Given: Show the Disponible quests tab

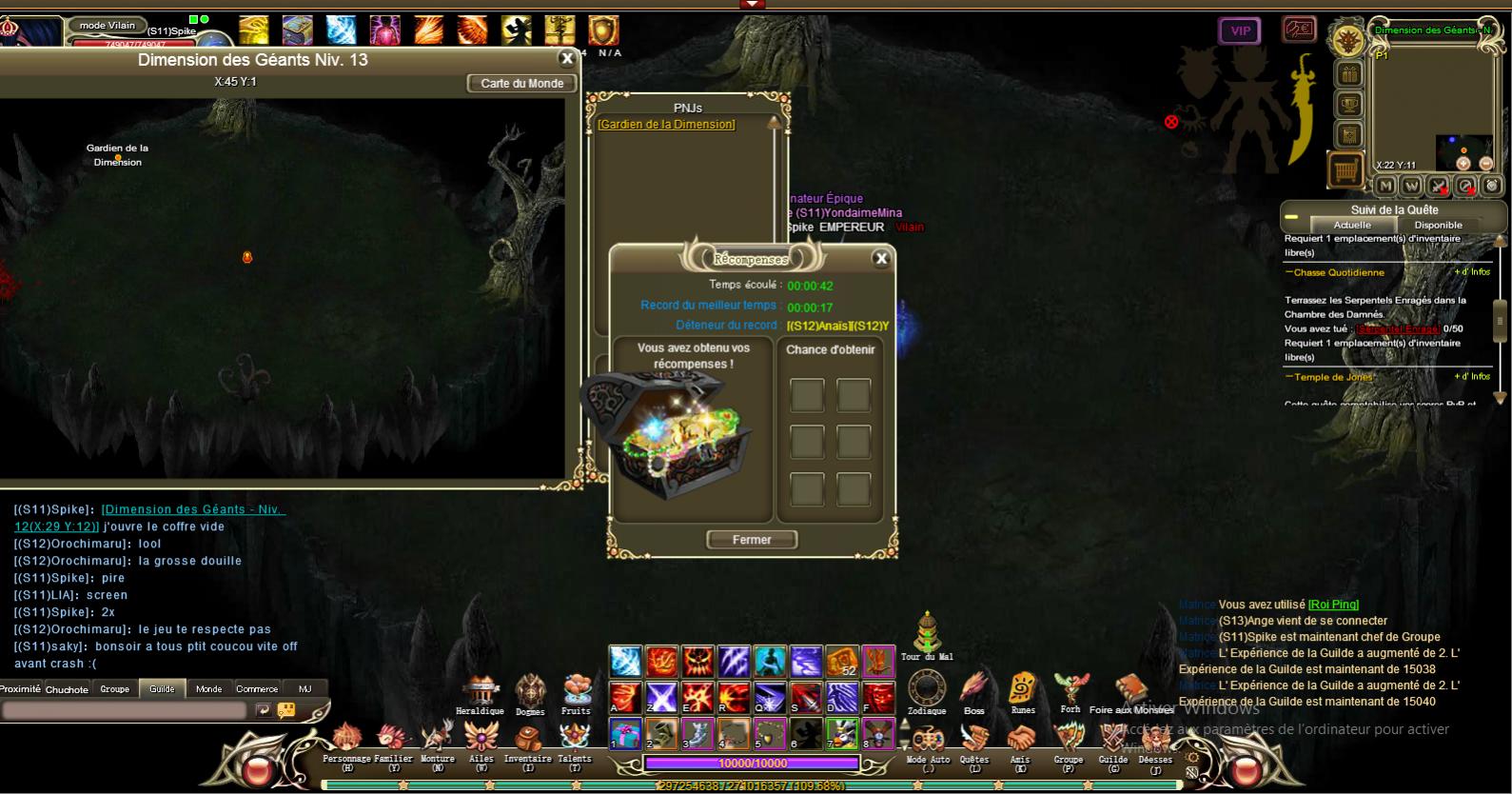Looking at the screenshot, I should pos(1438,225).
